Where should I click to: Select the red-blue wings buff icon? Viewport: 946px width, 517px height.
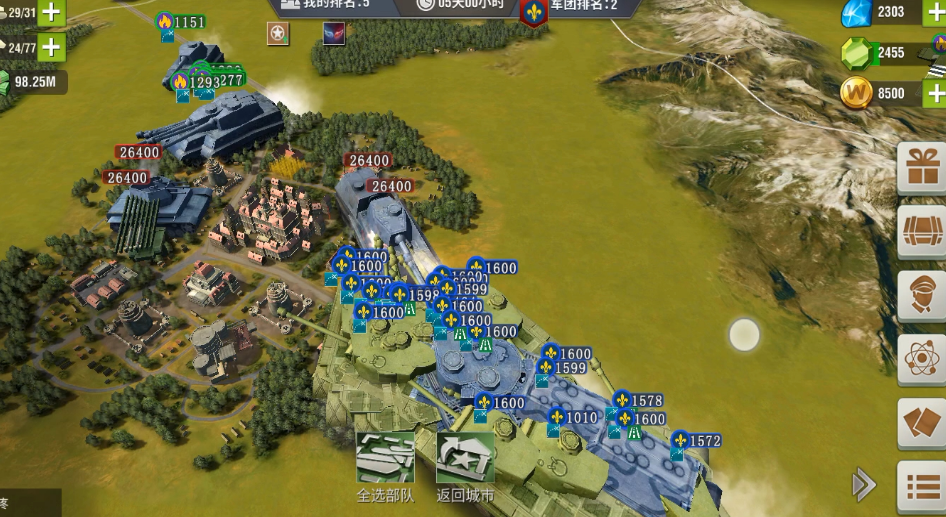point(334,34)
